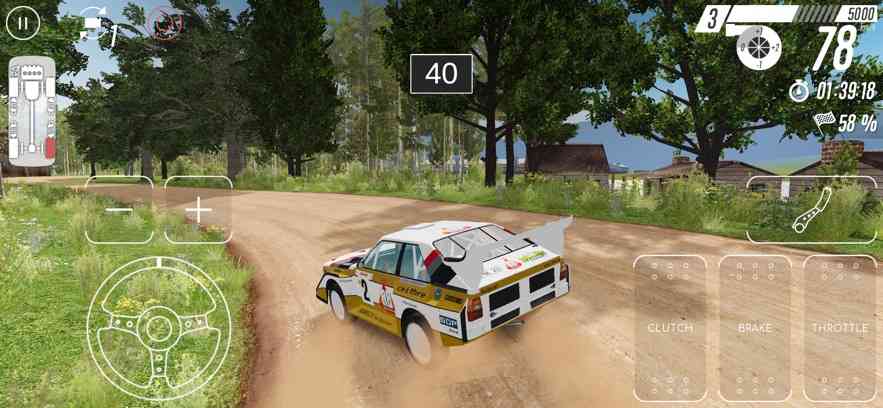Tap the car damage diagram
This screenshot has height=408, width=883.
coord(31,110)
